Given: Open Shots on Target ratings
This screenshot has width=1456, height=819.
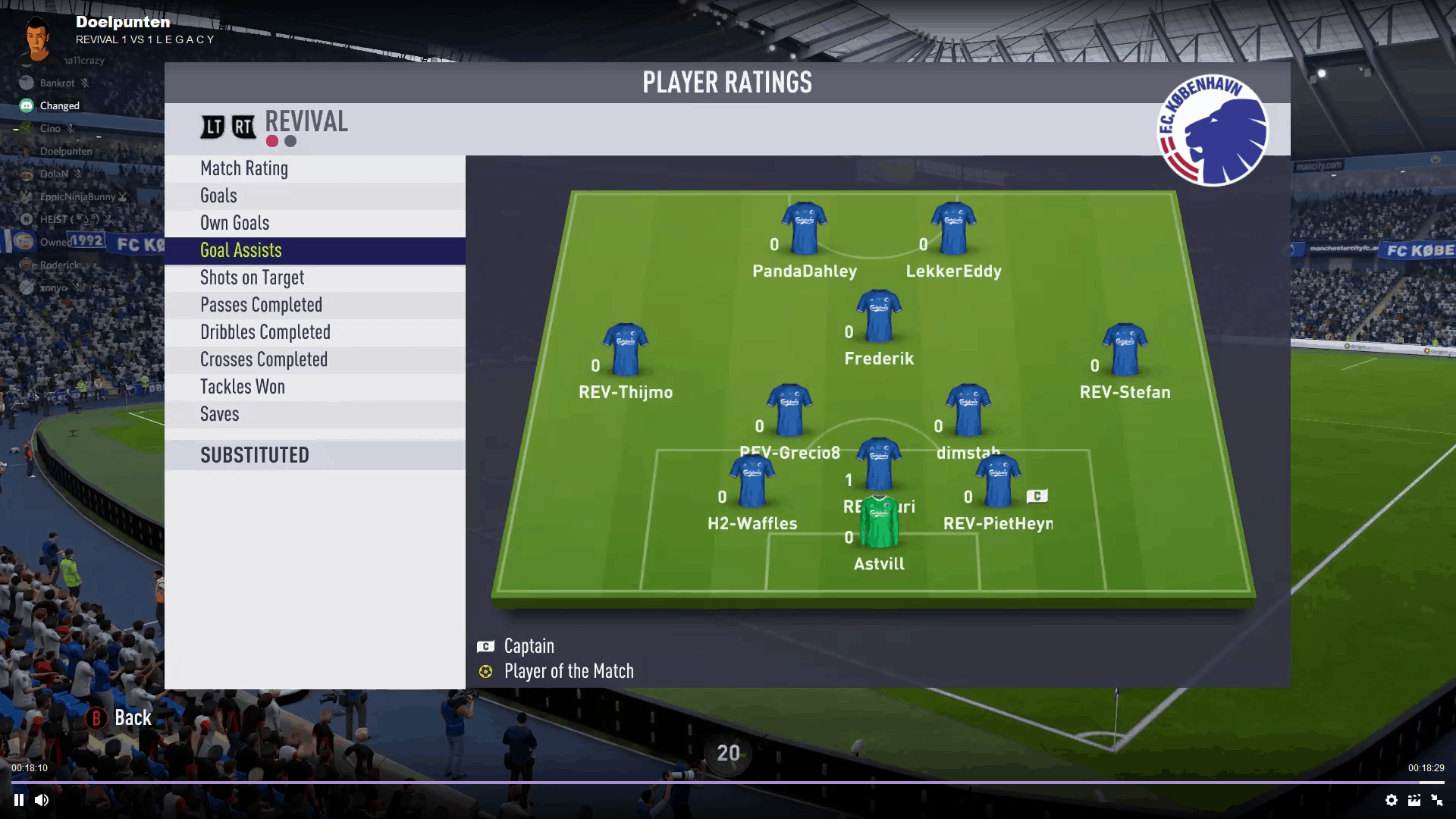Looking at the screenshot, I should [x=253, y=278].
